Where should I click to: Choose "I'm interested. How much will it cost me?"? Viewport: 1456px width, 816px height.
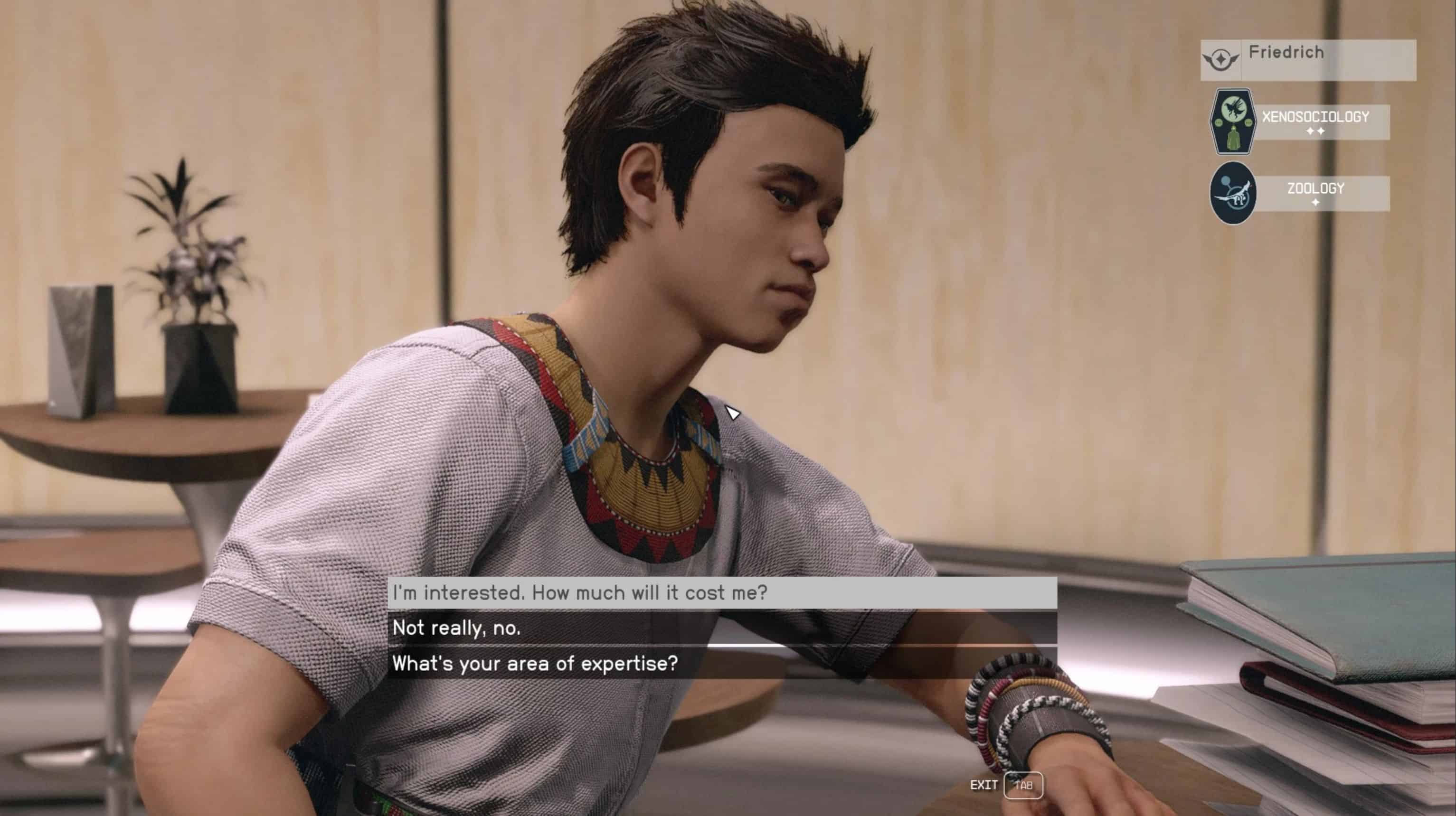point(721,593)
